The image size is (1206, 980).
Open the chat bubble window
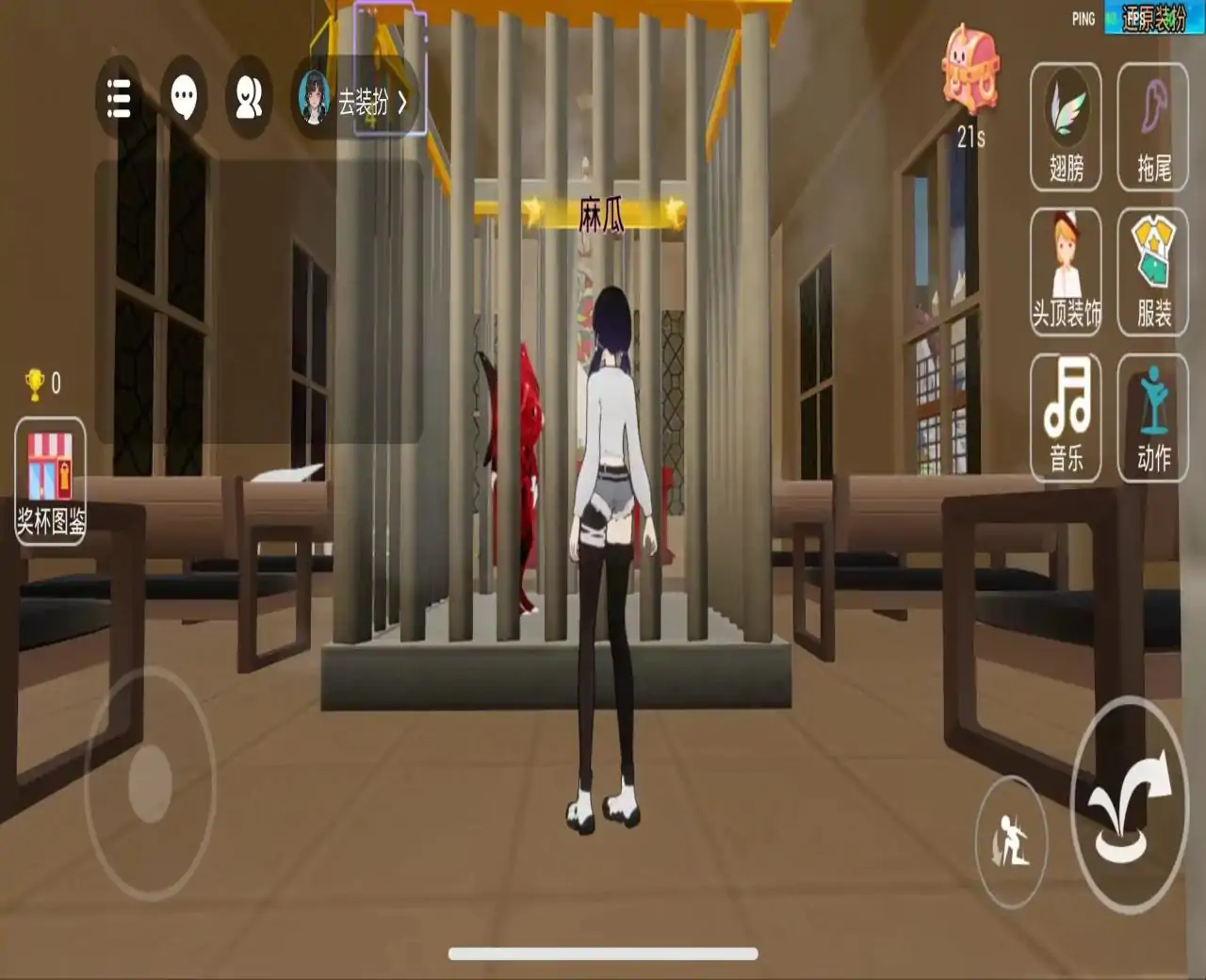coord(185,96)
